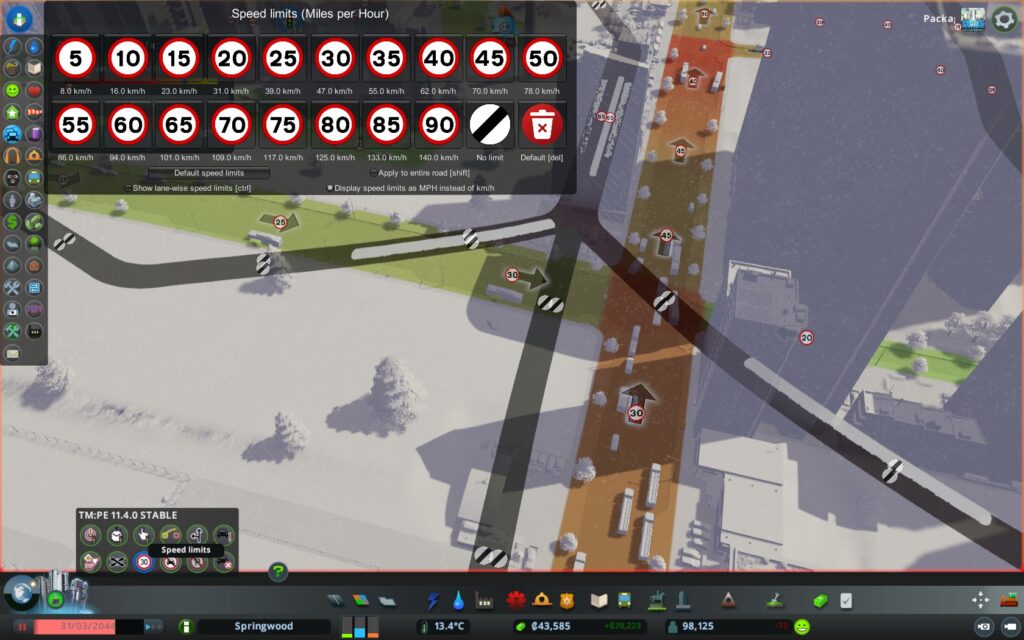Choose the No limit sign
1024x640 pixels.
pyautogui.click(x=490, y=126)
